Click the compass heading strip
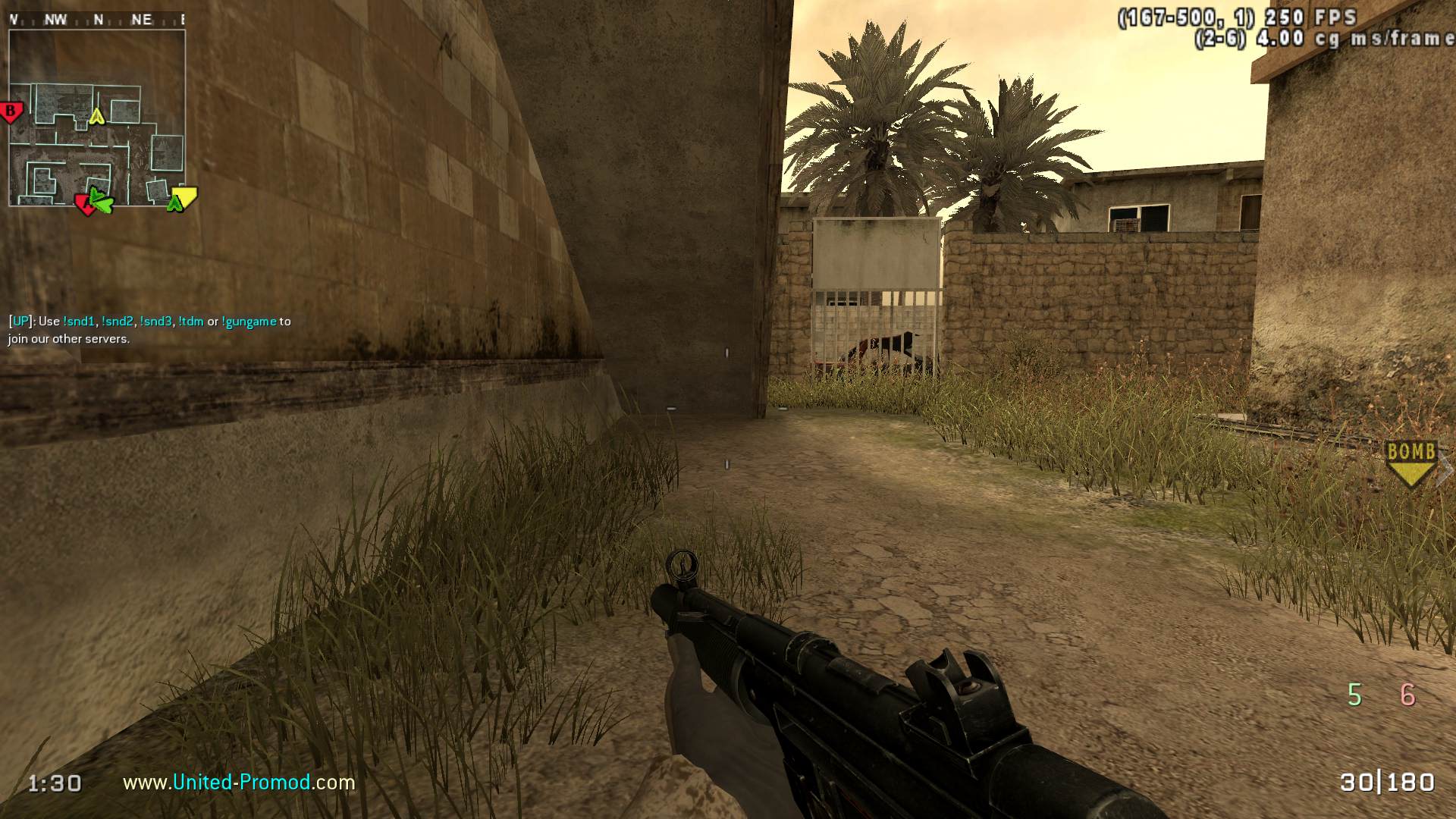The width and height of the screenshot is (1456, 819). [97, 20]
